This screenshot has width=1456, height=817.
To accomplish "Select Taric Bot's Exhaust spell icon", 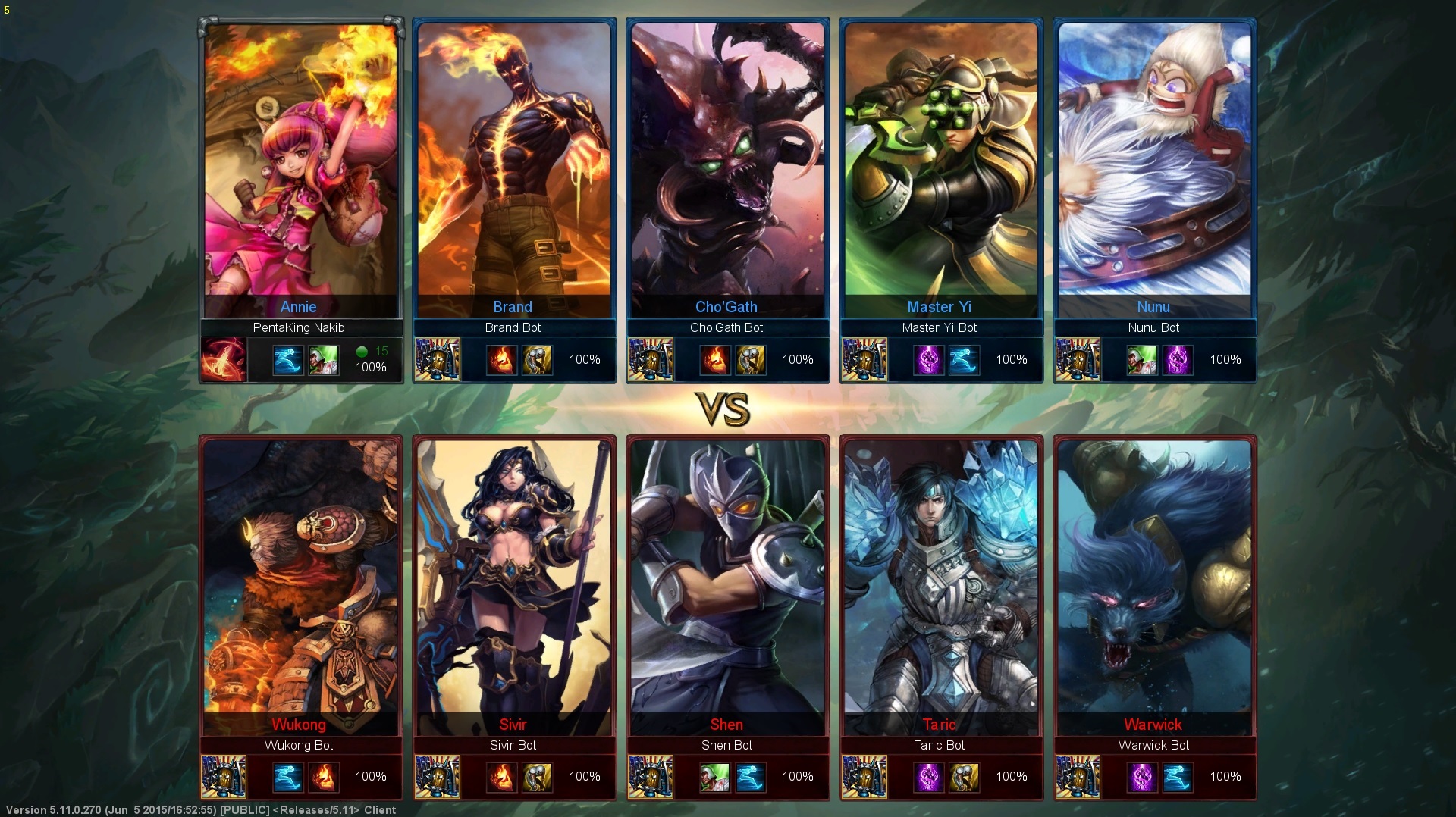I will click(964, 777).
